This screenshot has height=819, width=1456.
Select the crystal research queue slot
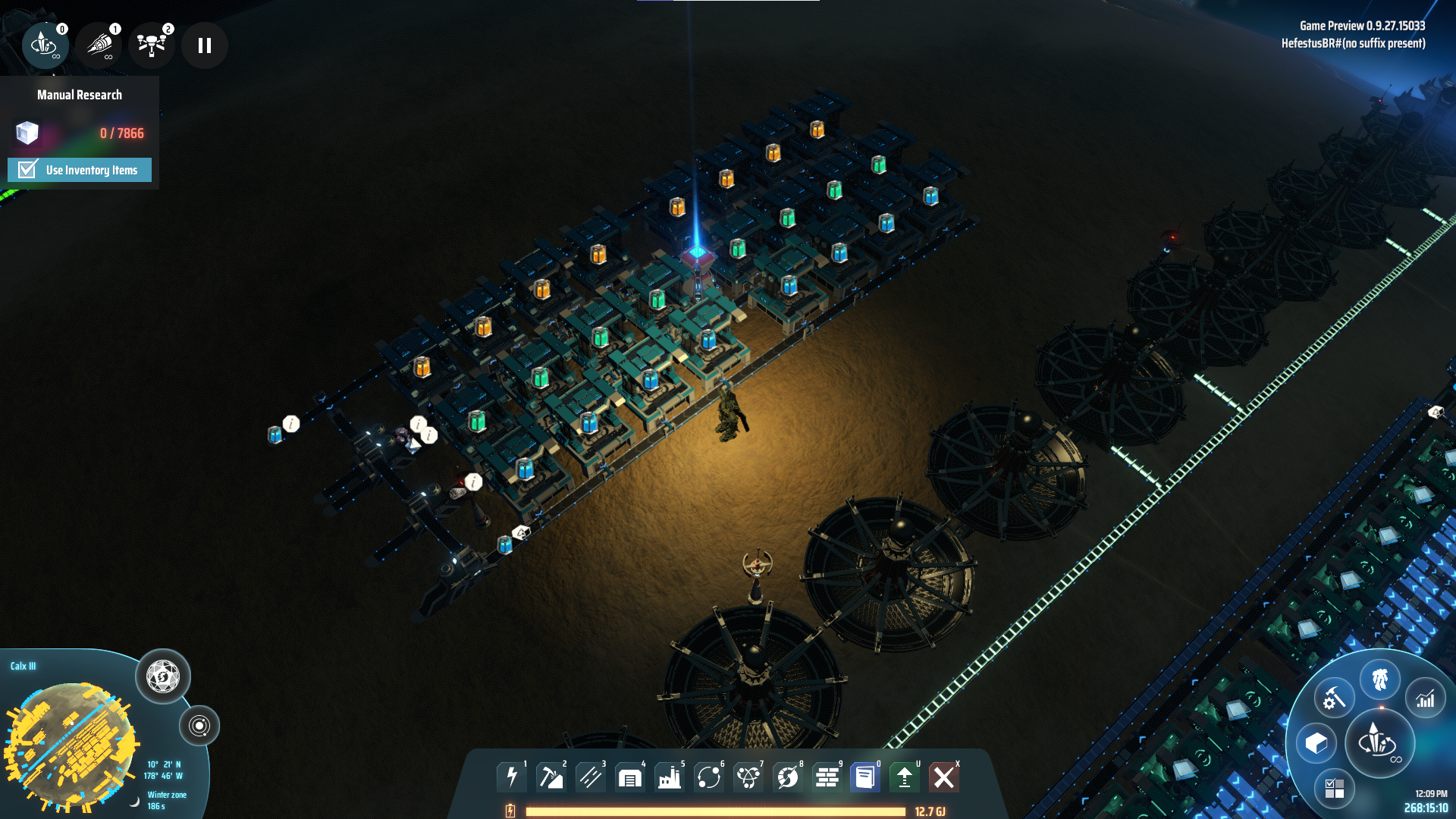coord(45,45)
